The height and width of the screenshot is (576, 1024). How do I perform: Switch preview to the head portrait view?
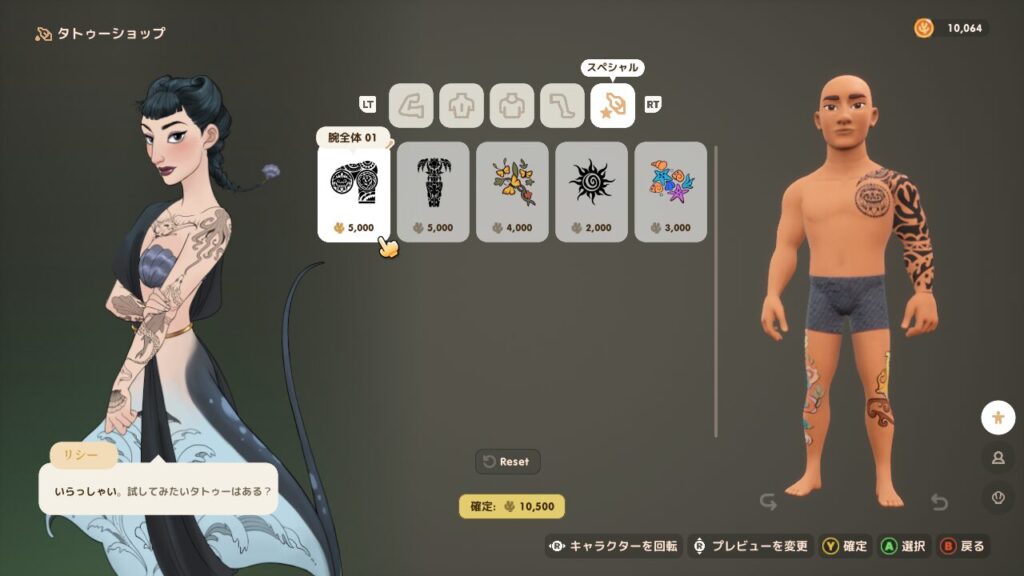[997, 457]
